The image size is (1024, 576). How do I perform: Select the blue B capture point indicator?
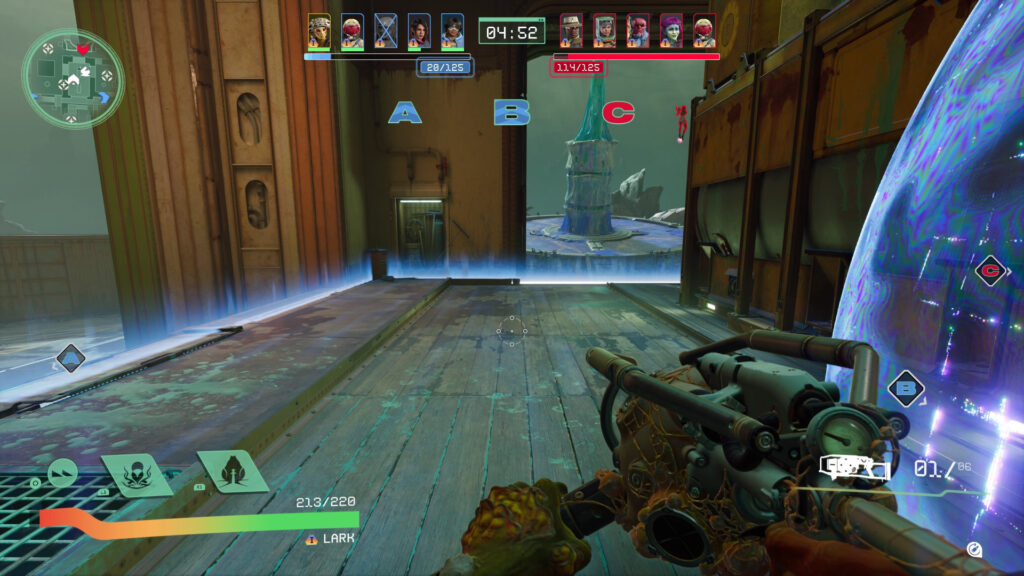[511, 112]
